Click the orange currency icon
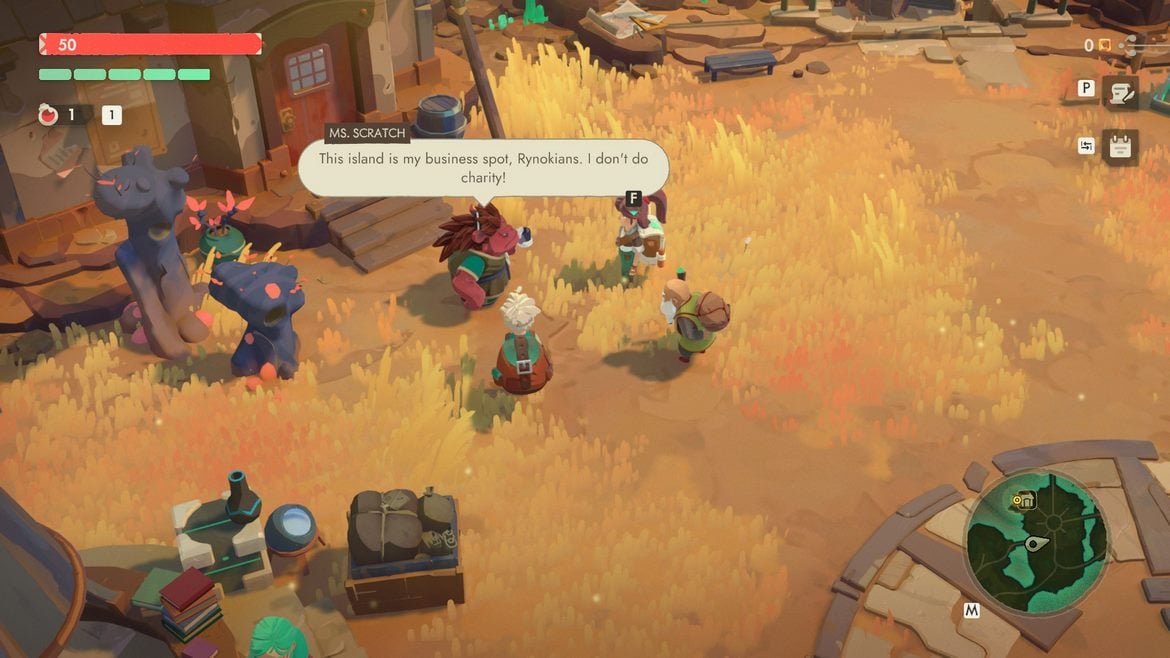 (x=1104, y=45)
